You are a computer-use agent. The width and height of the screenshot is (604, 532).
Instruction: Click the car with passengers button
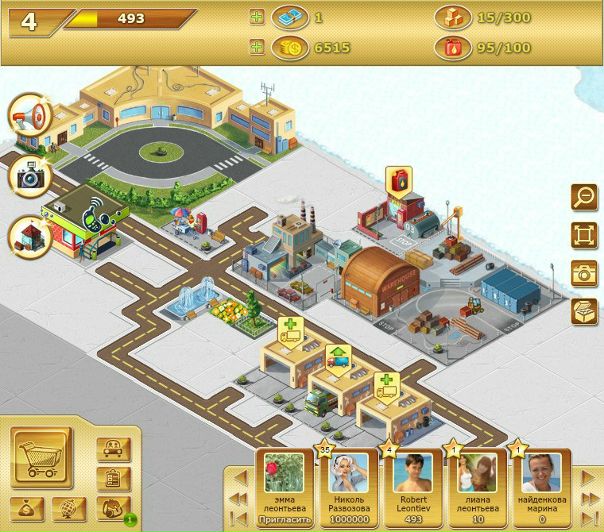[113, 449]
